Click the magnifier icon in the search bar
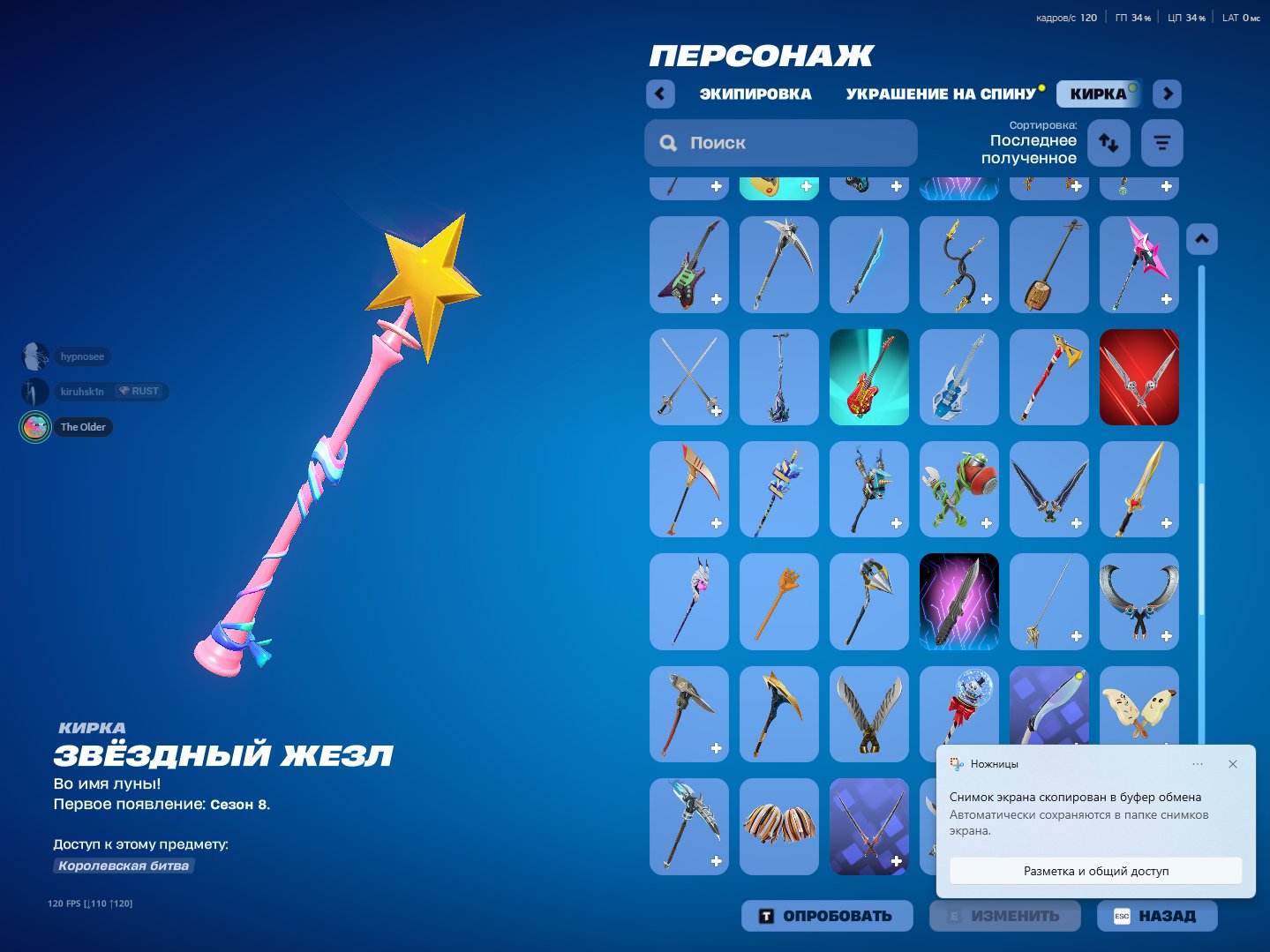The width and height of the screenshot is (1270, 952). click(x=668, y=142)
